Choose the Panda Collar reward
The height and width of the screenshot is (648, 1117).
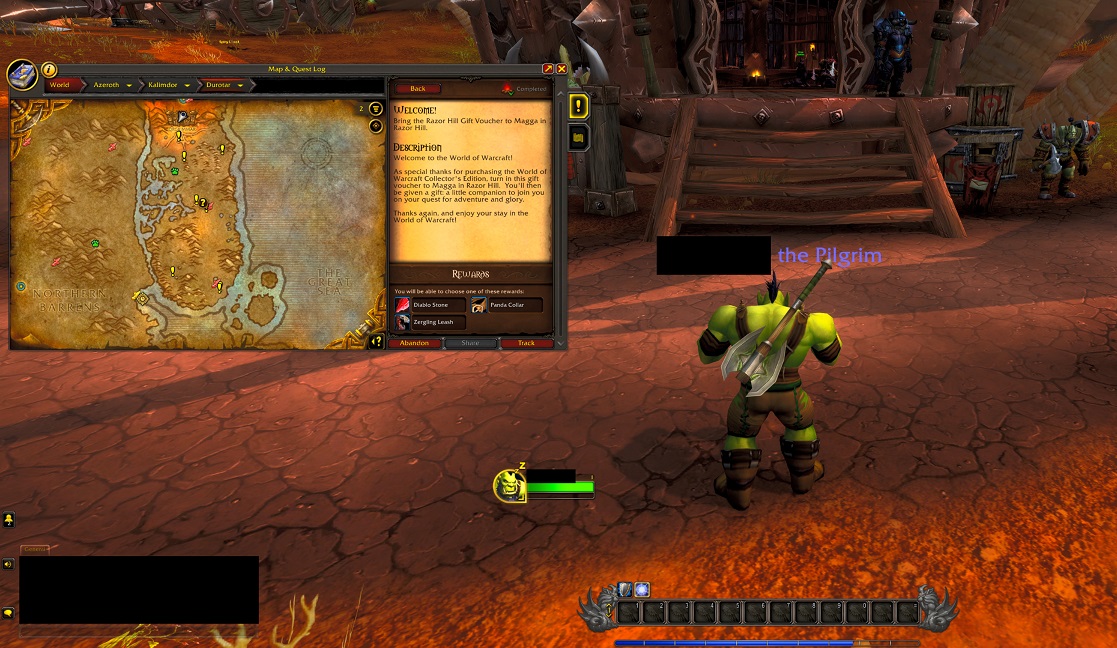coord(507,305)
